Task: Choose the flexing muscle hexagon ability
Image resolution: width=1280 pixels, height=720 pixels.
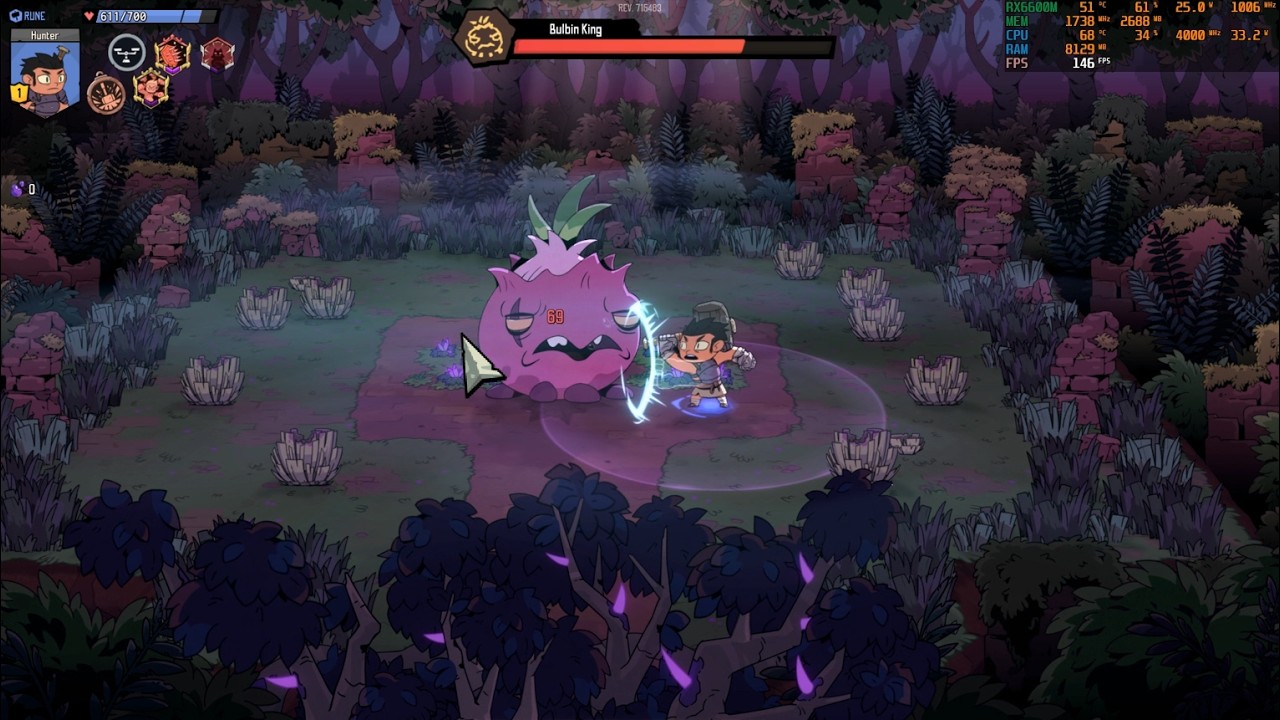Action: (151, 89)
